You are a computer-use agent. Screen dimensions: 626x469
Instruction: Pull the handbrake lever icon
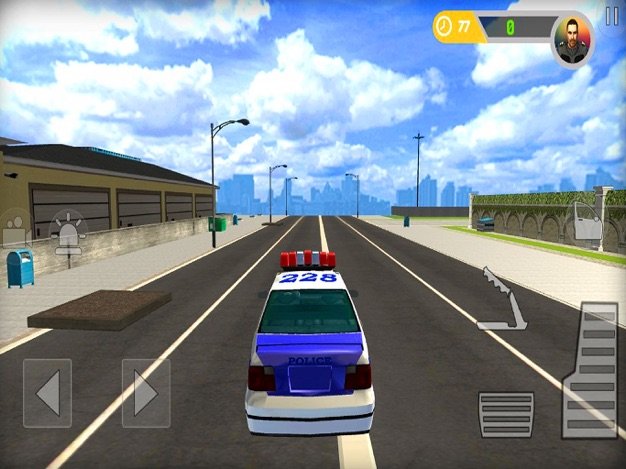tap(502, 299)
